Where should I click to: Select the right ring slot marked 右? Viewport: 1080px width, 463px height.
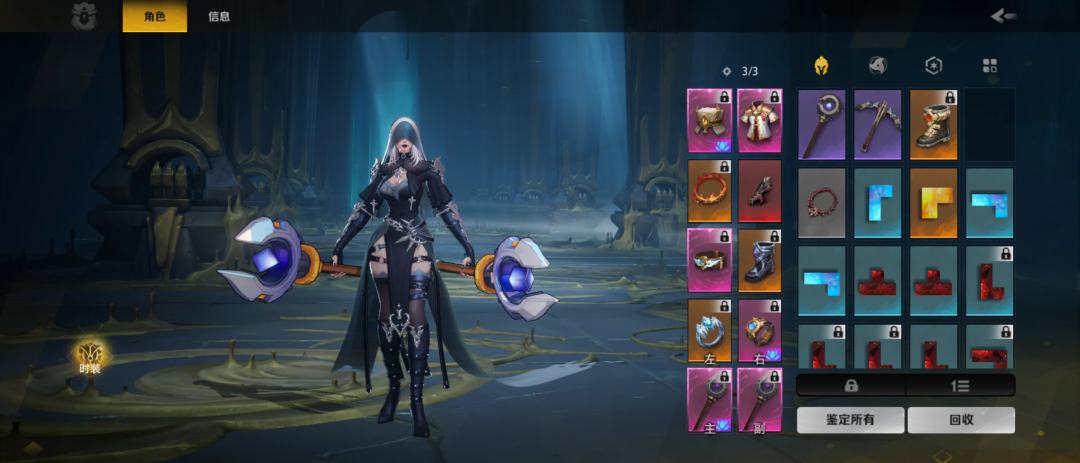point(760,330)
